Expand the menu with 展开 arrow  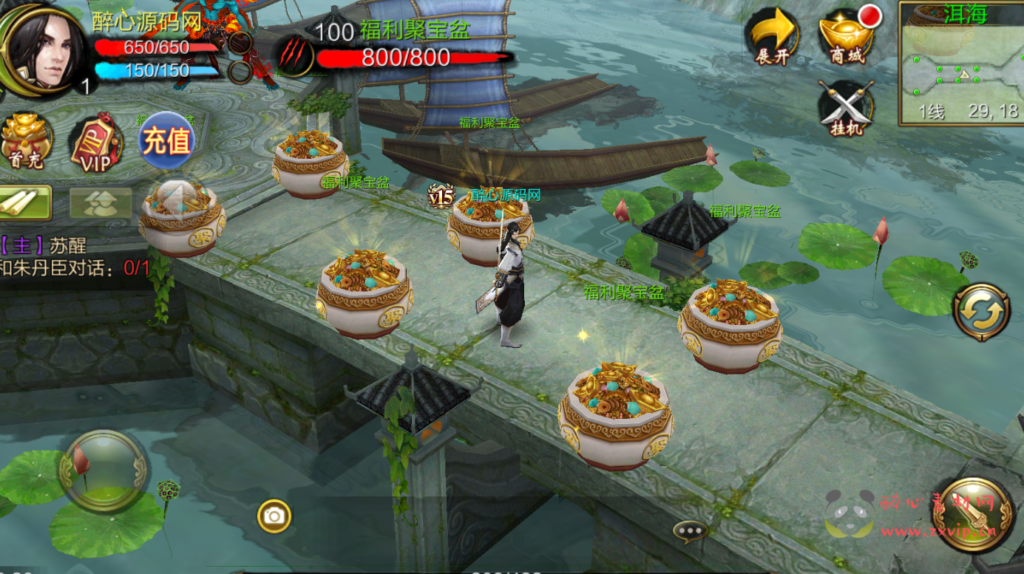point(772,37)
